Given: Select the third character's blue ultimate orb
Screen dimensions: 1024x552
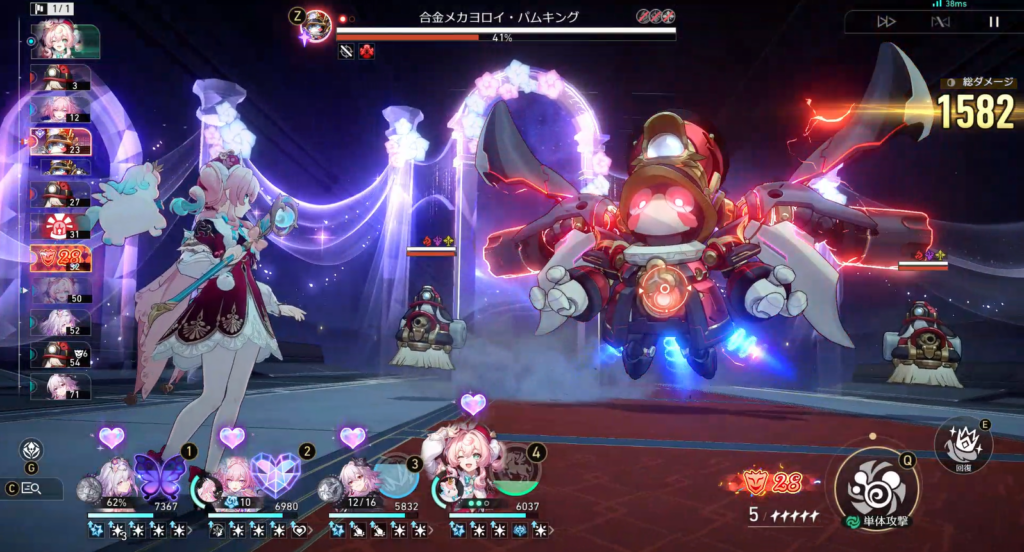Looking at the screenshot, I should point(394,479).
